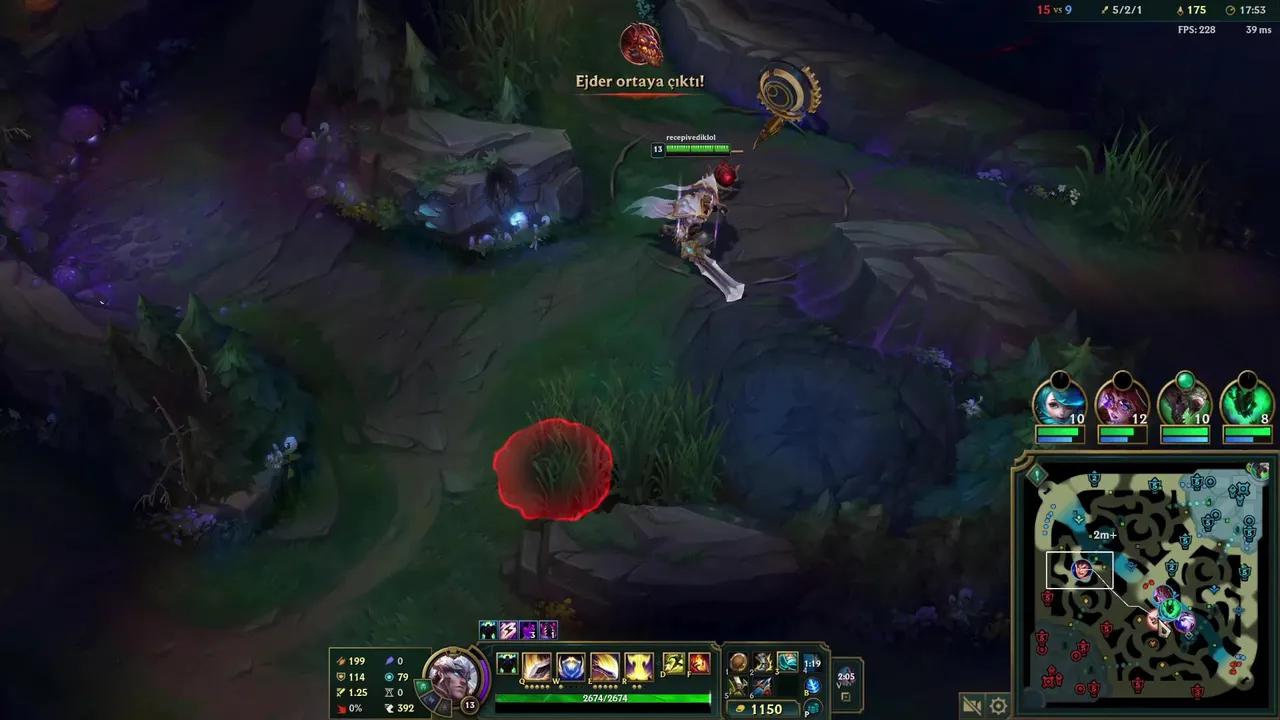Click the gold coin icon beside 1150
The height and width of the screenshot is (720, 1280).
pos(740,708)
